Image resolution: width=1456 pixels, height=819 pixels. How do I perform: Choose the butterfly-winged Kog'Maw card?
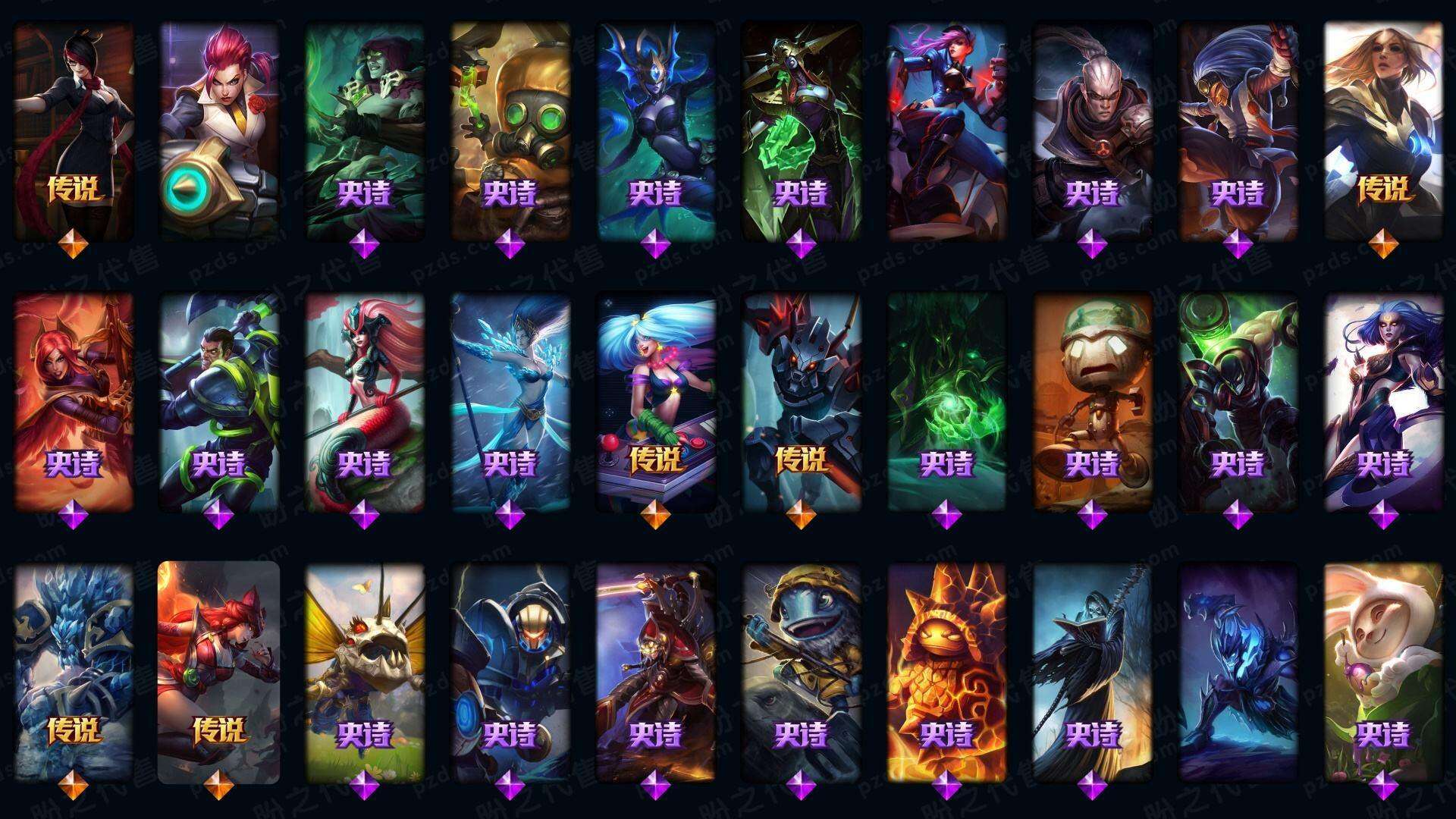(x=365, y=673)
